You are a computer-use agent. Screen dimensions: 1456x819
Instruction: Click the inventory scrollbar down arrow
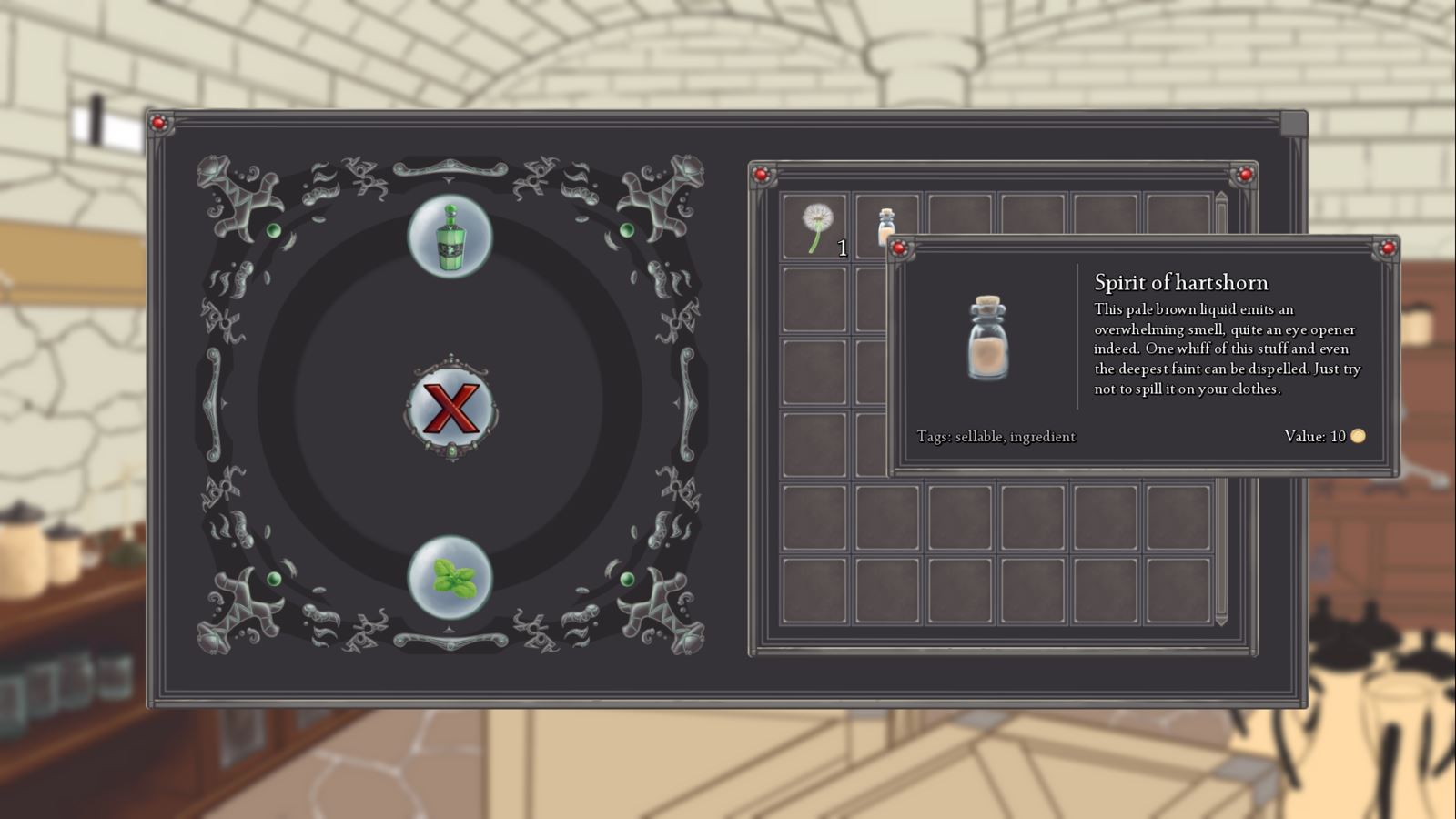(x=1222, y=620)
